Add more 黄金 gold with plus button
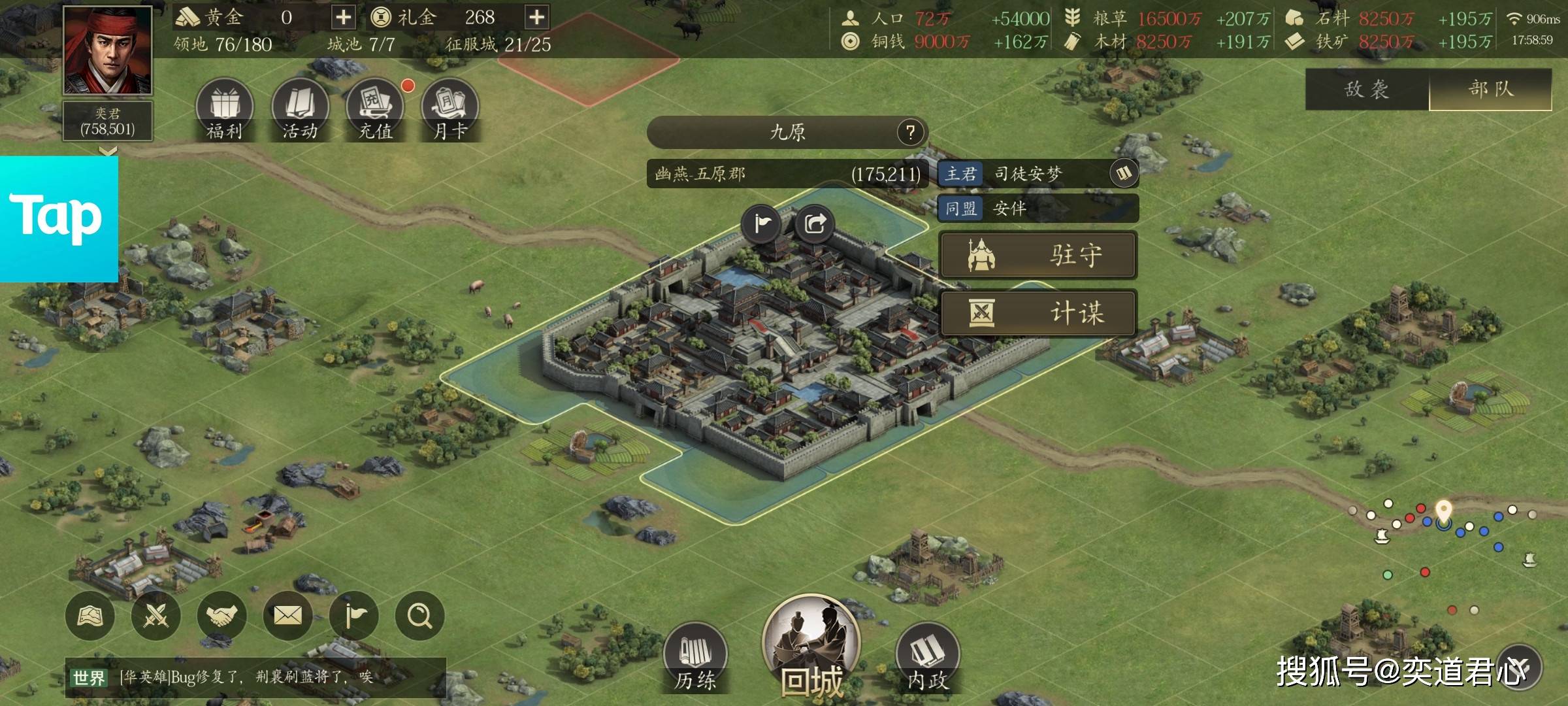1568x706 pixels. coord(343,18)
